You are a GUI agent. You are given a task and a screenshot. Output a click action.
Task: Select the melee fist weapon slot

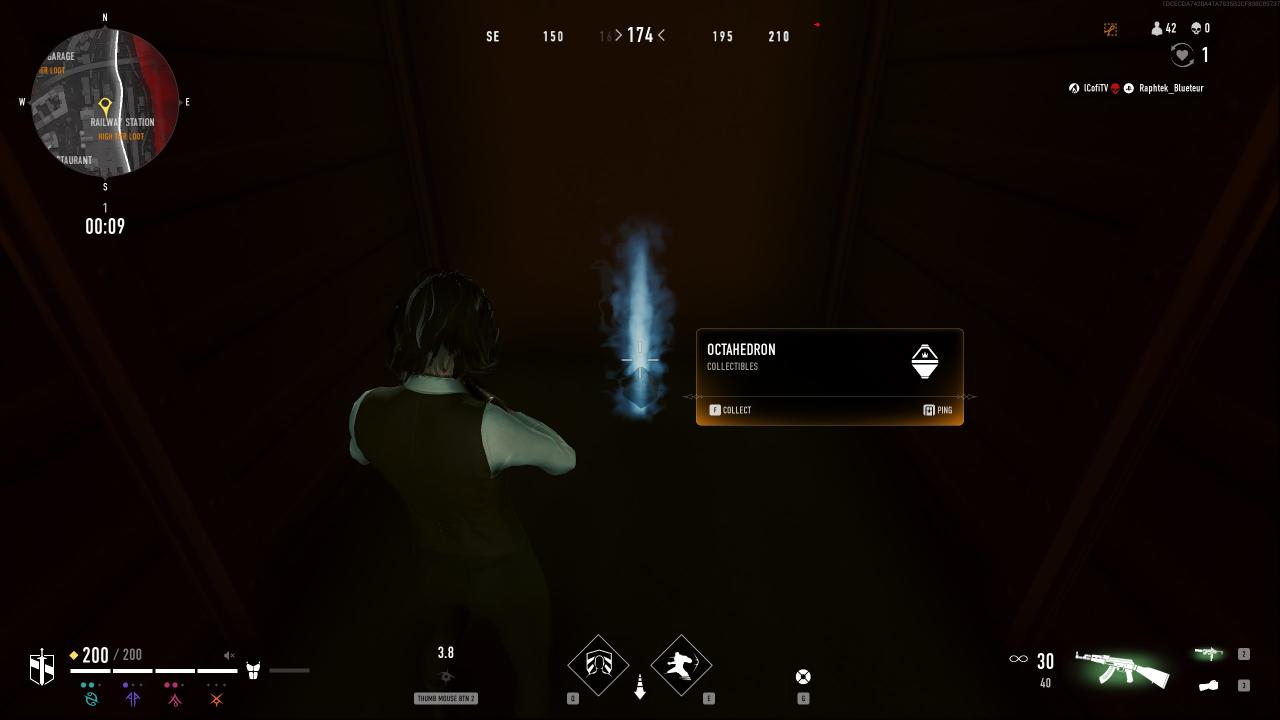(x=1209, y=686)
